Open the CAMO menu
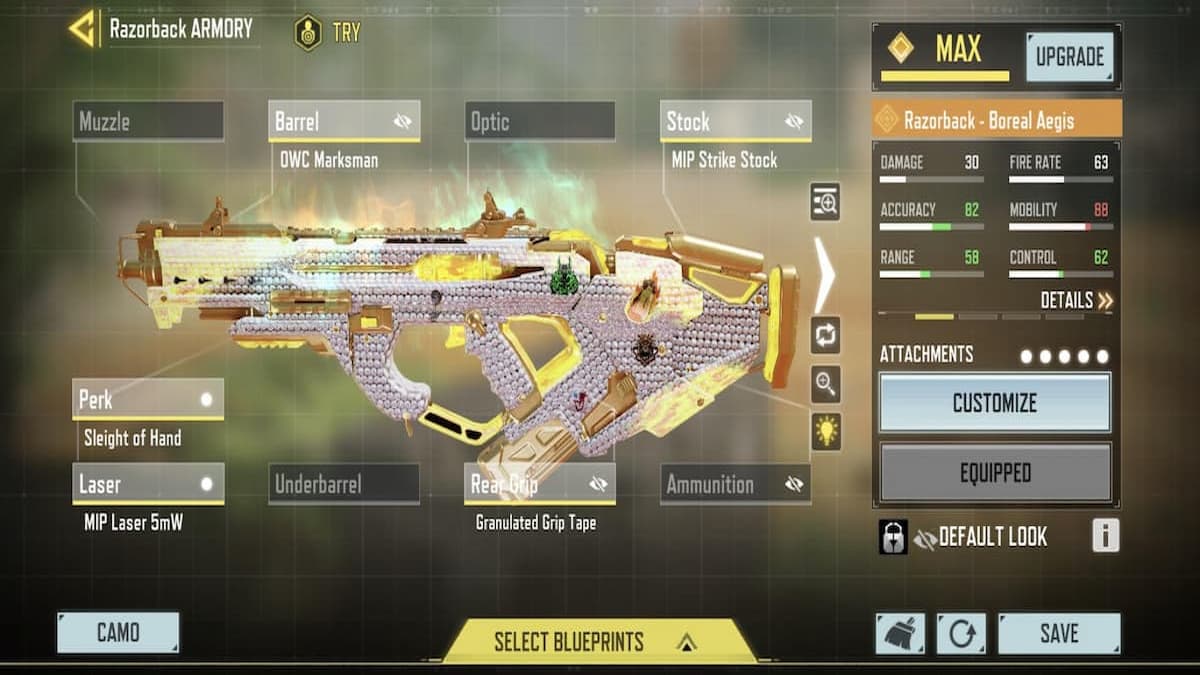This screenshot has width=1200, height=675. [x=118, y=633]
